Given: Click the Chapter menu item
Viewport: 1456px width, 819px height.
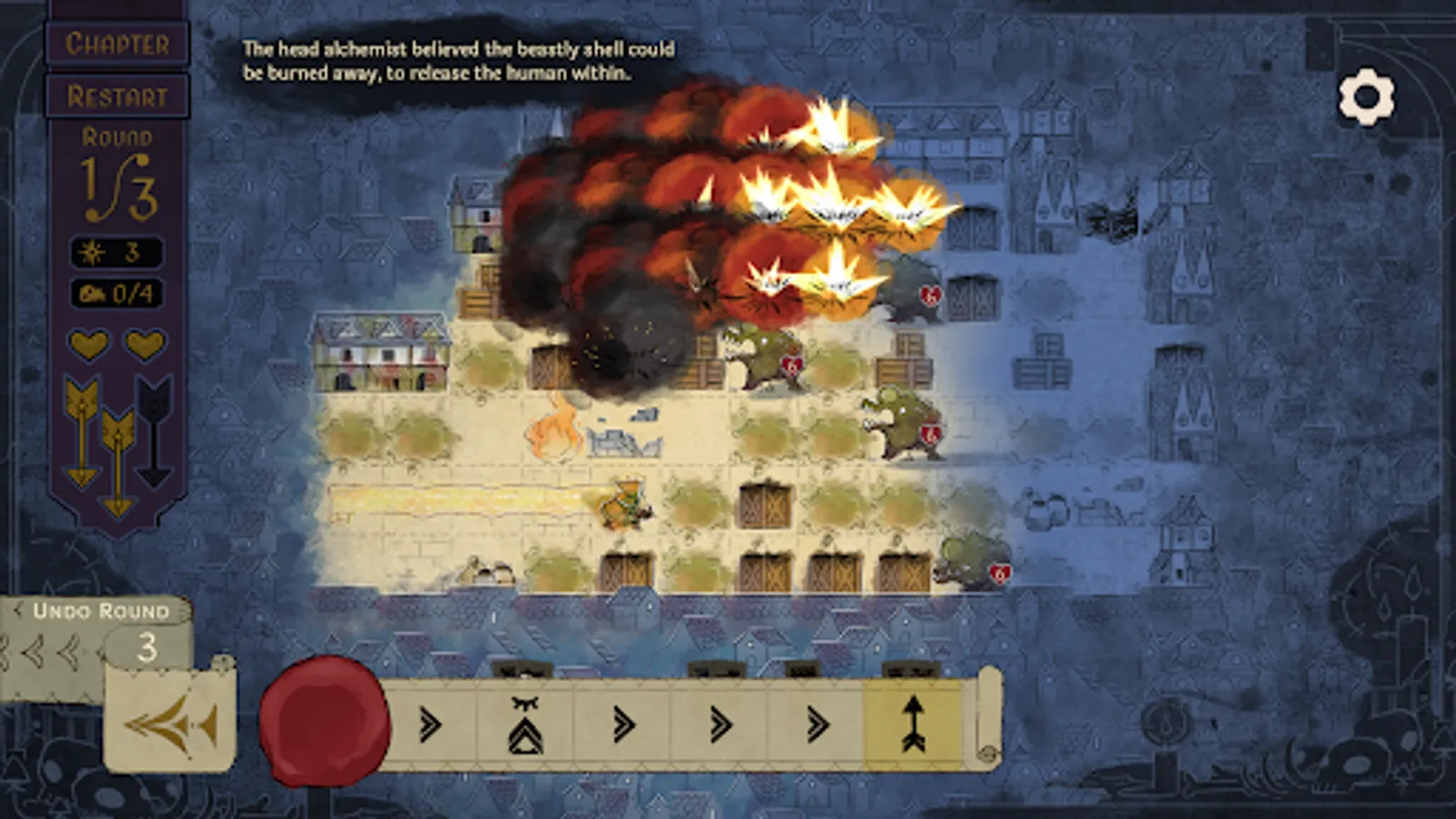Looking at the screenshot, I should 118,44.
